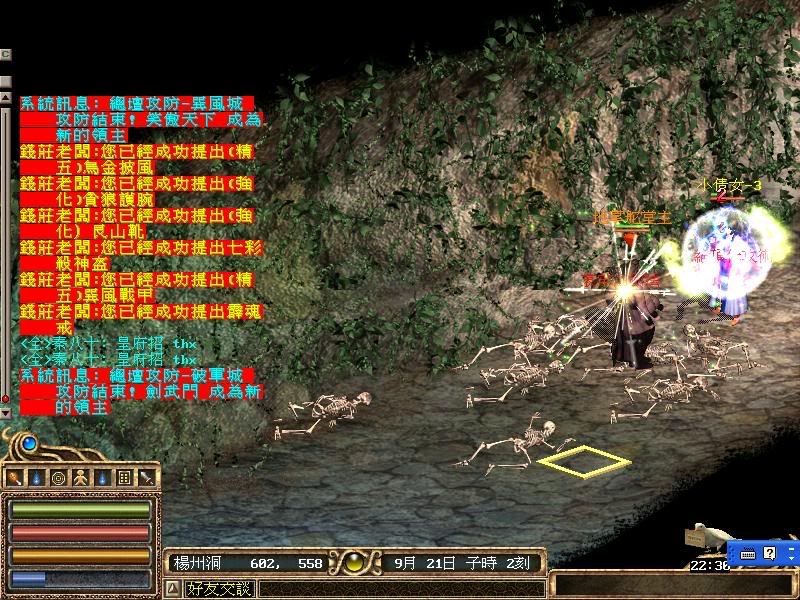Select the concentric circles target icon
The height and width of the screenshot is (600, 800).
pyautogui.click(x=58, y=478)
